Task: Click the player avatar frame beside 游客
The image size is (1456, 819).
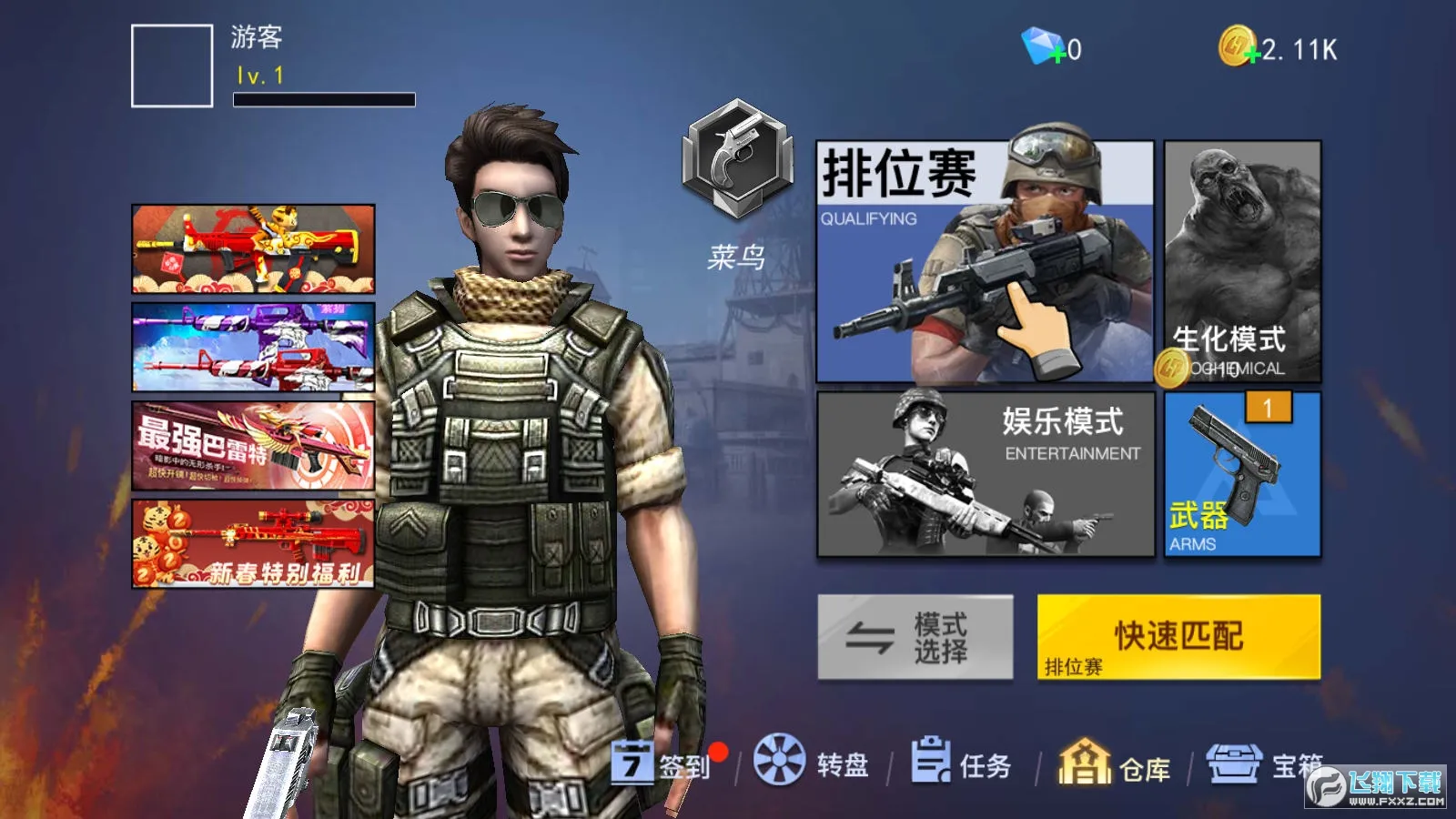Action: tap(171, 64)
